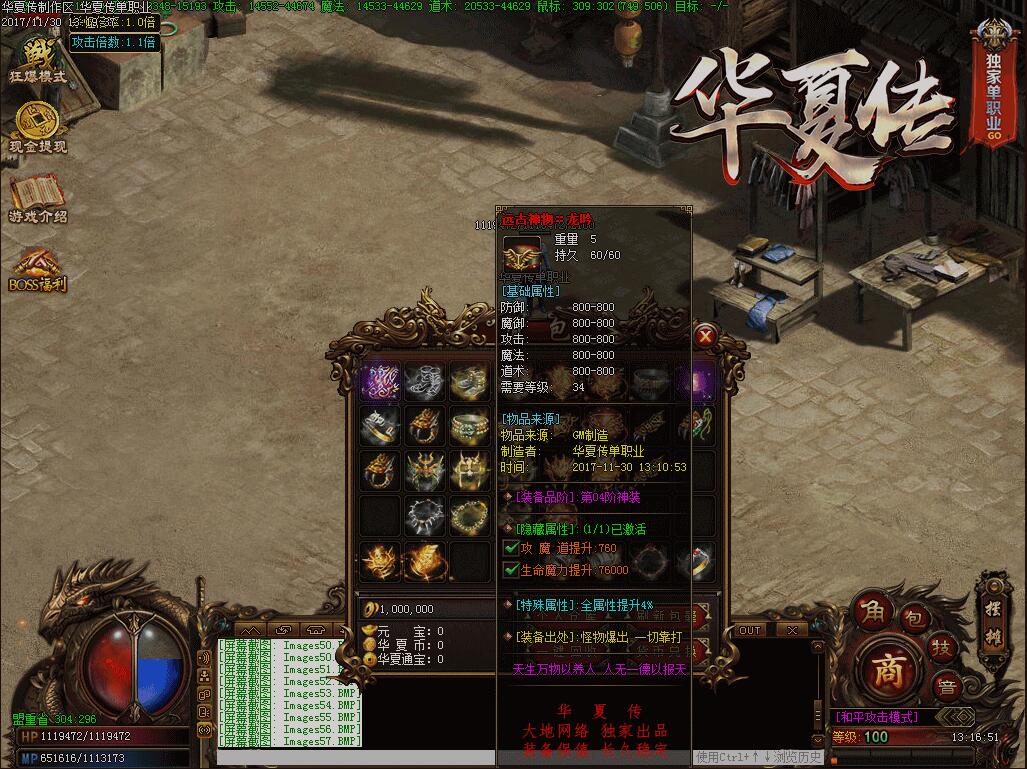Click the OUT button above the chat
Screen dimensions: 1027x769
click(750, 630)
